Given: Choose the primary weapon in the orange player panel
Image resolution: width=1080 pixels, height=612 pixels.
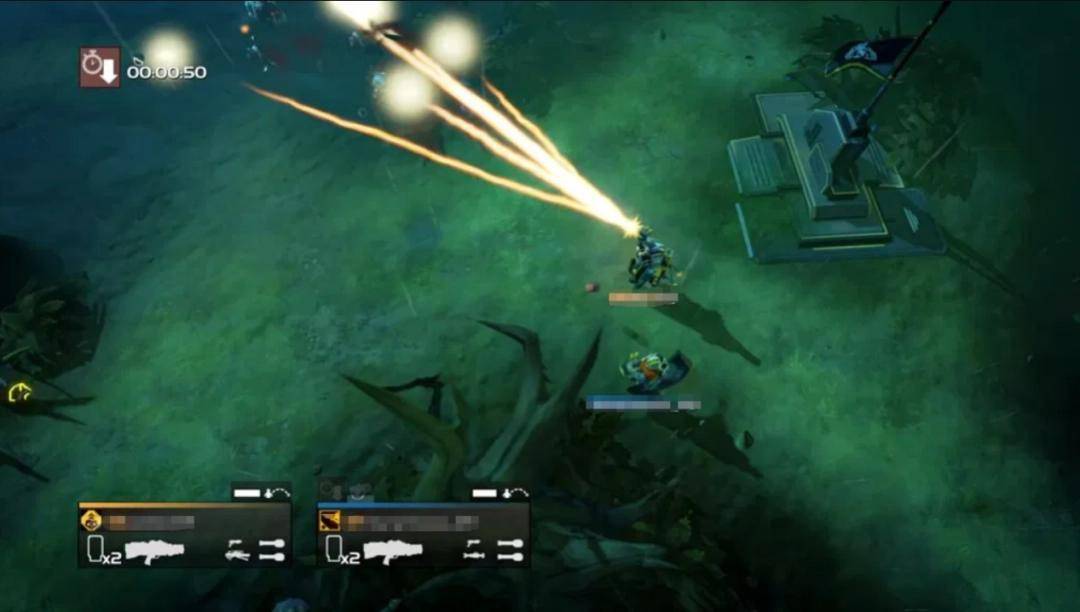Looking at the screenshot, I should pyautogui.click(x=154, y=551).
